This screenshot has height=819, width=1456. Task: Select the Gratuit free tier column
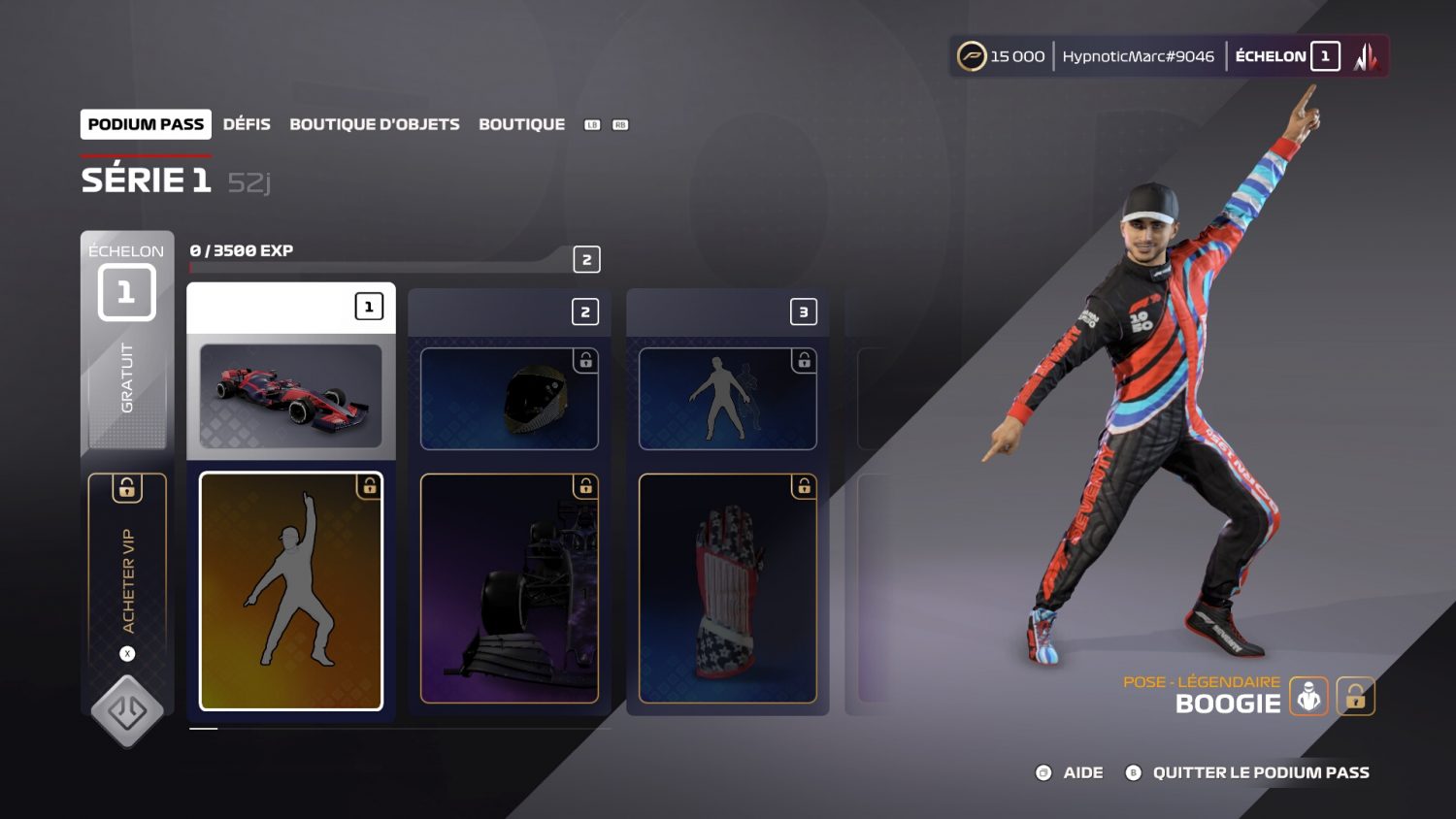tap(127, 378)
